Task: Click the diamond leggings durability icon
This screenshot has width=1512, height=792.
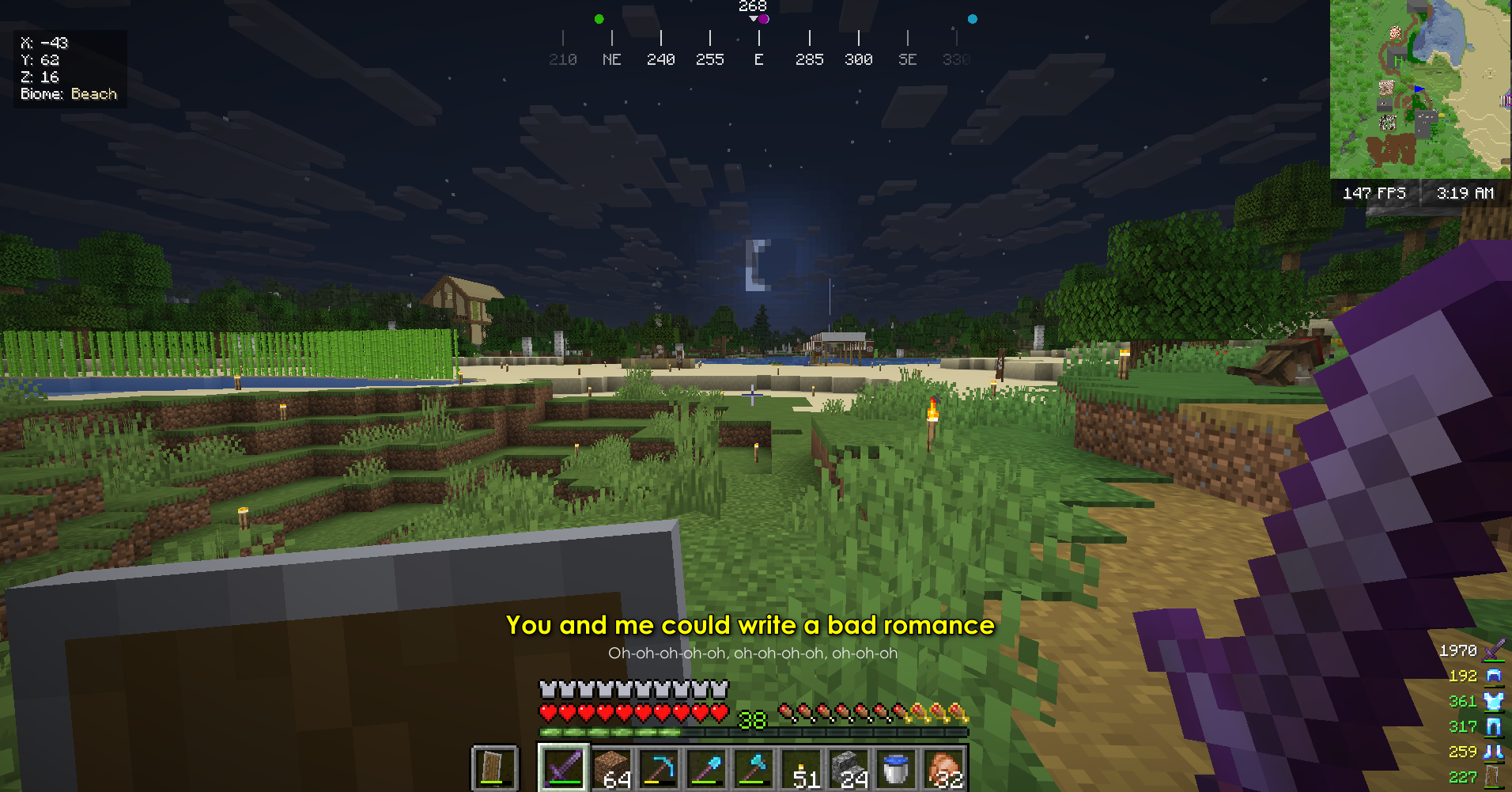Action: 1494,726
